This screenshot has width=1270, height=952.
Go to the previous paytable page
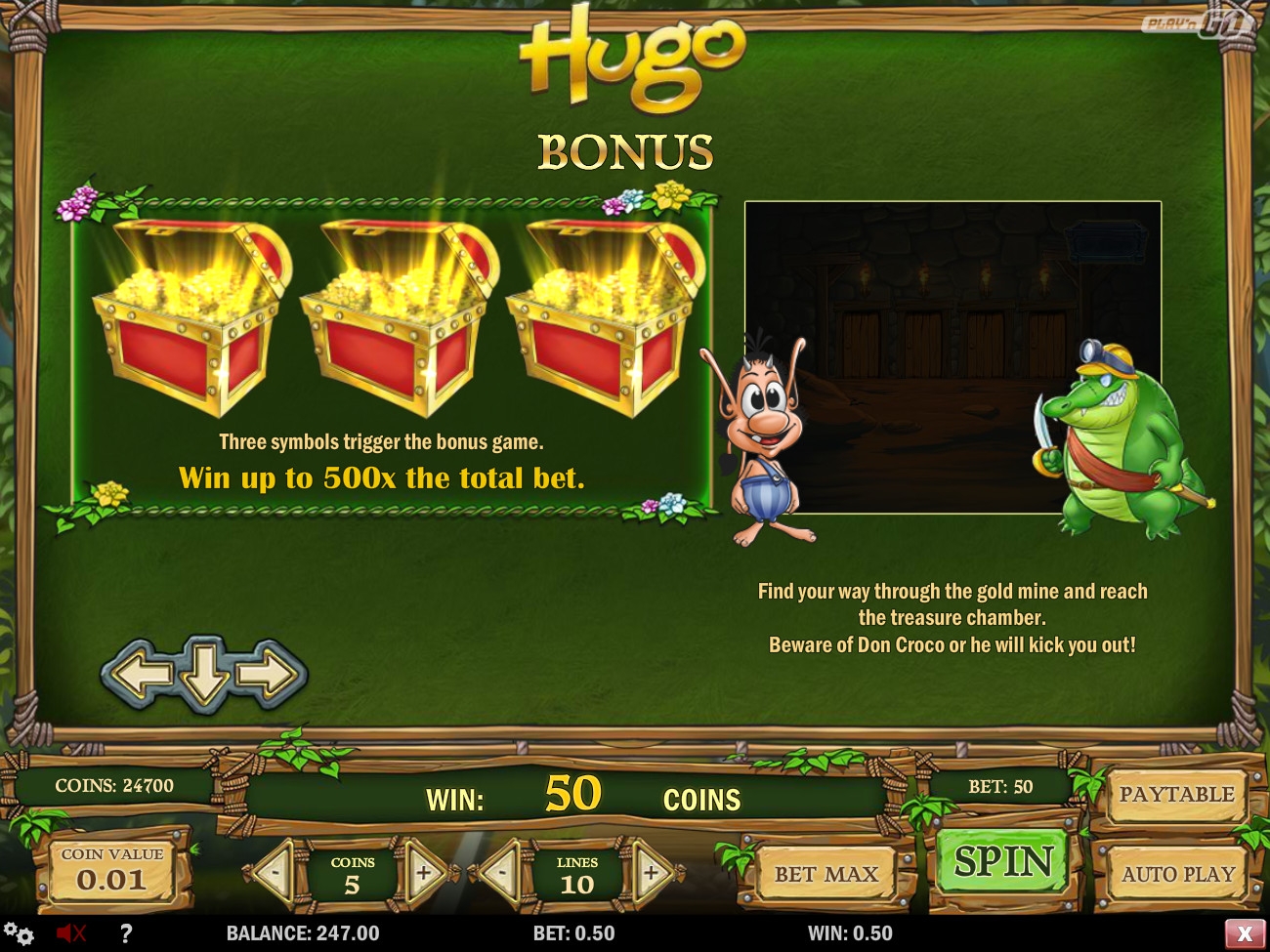click(x=138, y=672)
